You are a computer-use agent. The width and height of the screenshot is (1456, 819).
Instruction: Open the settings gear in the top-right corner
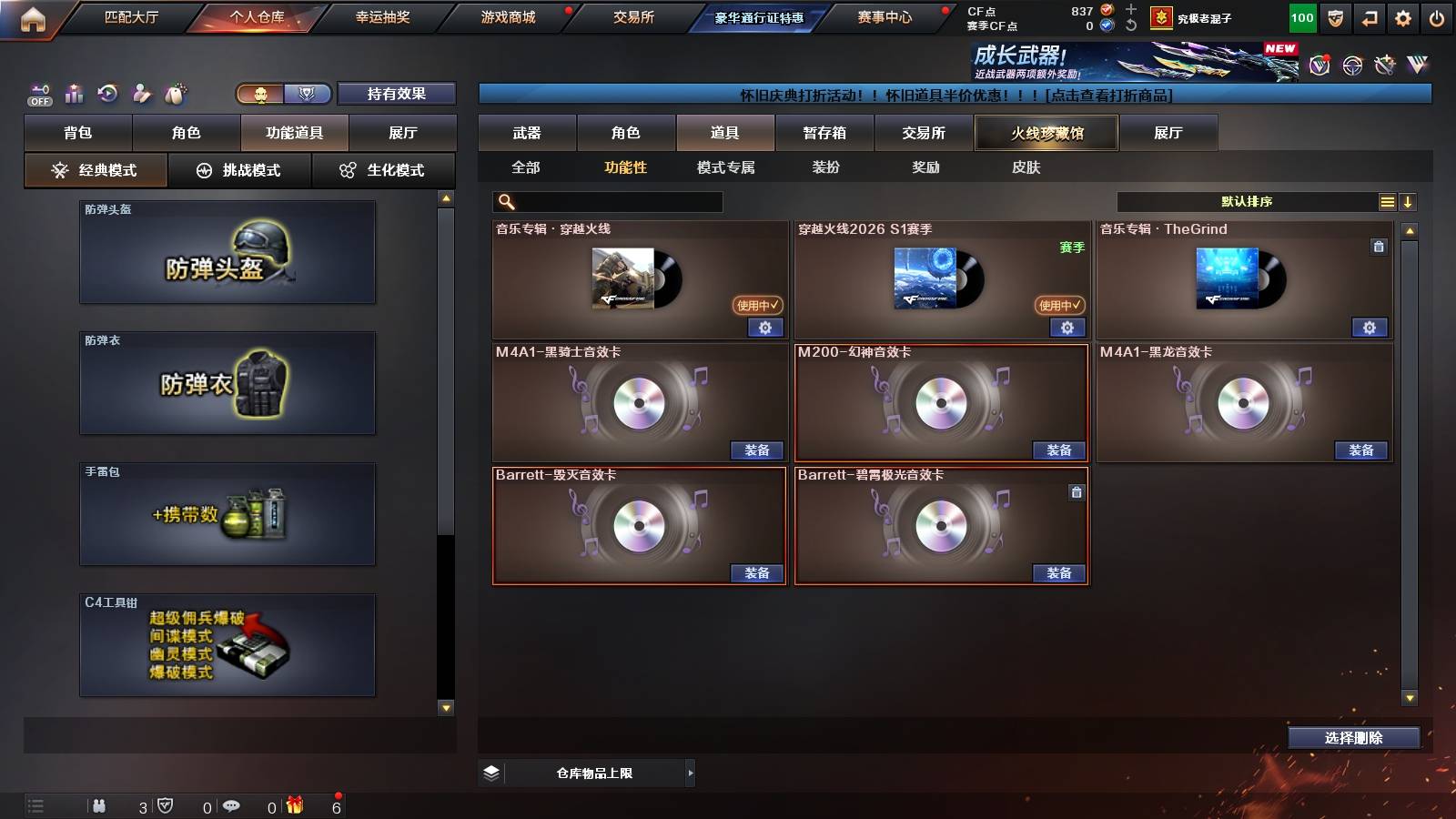(x=1404, y=17)
